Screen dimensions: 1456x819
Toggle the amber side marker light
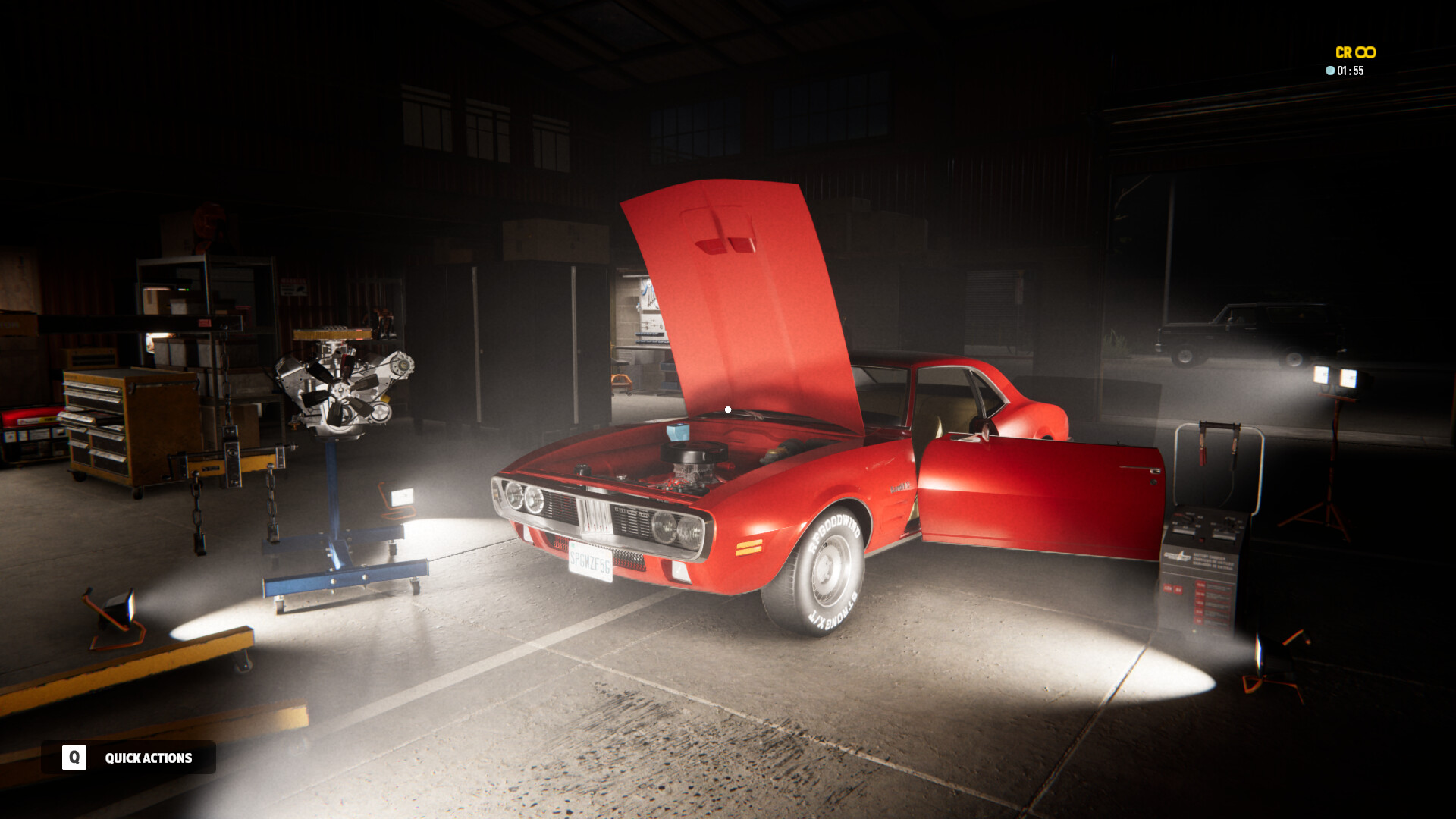coord(751,548)
